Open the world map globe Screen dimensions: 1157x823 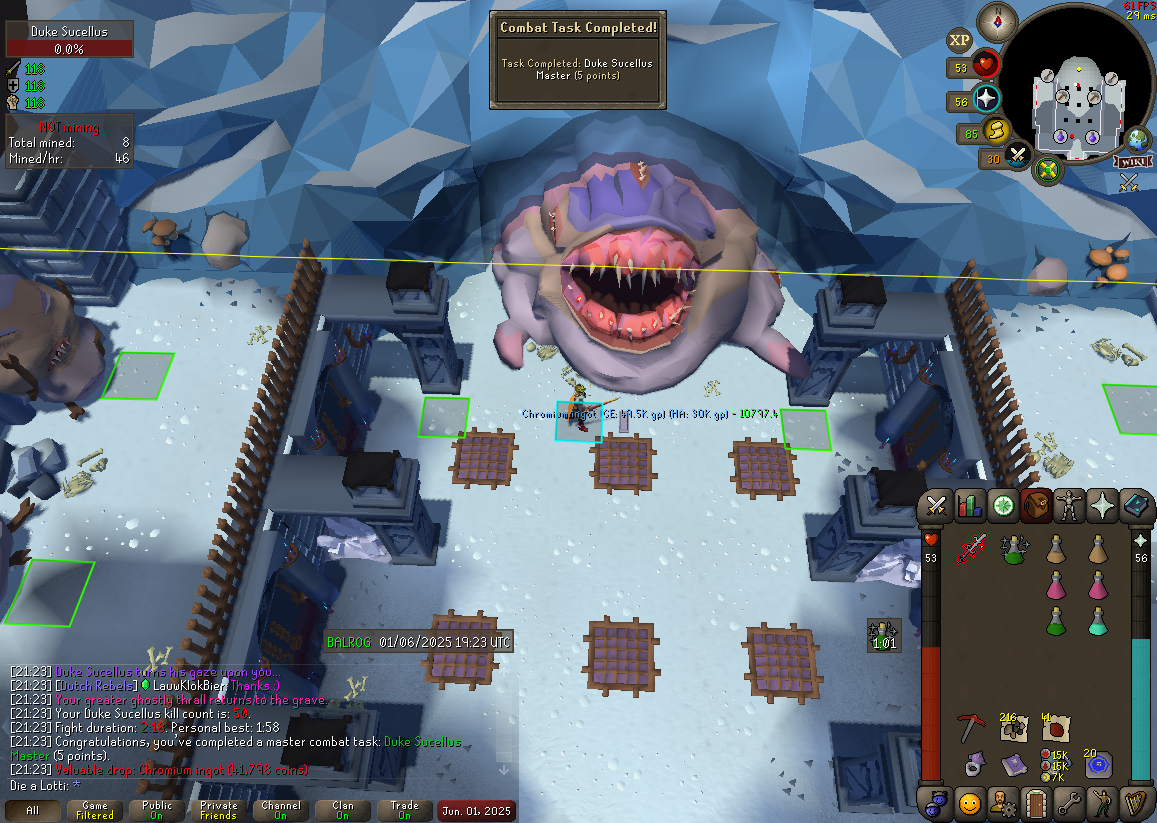[1137, 139]
